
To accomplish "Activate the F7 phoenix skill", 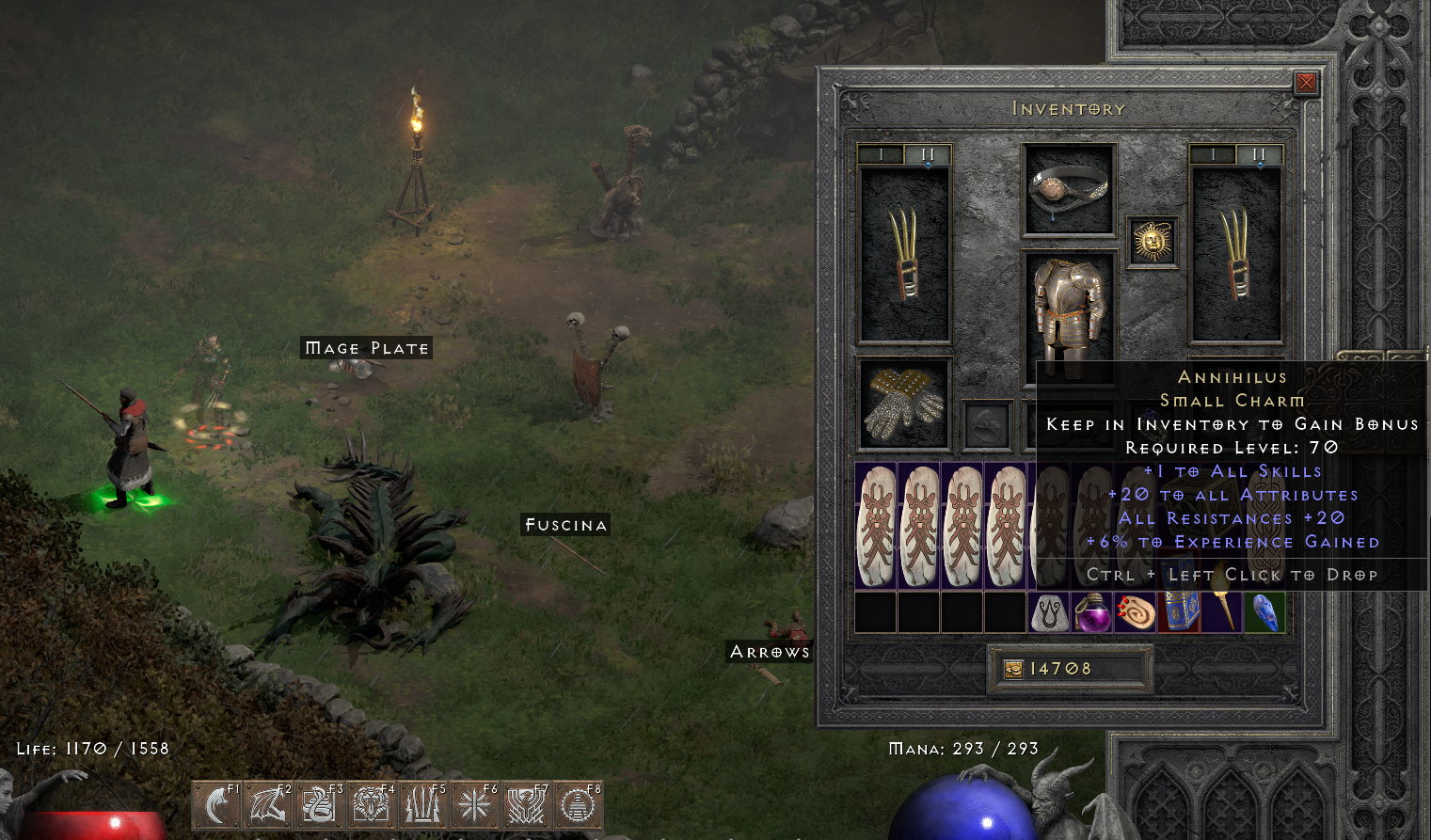I will point(526,805).
